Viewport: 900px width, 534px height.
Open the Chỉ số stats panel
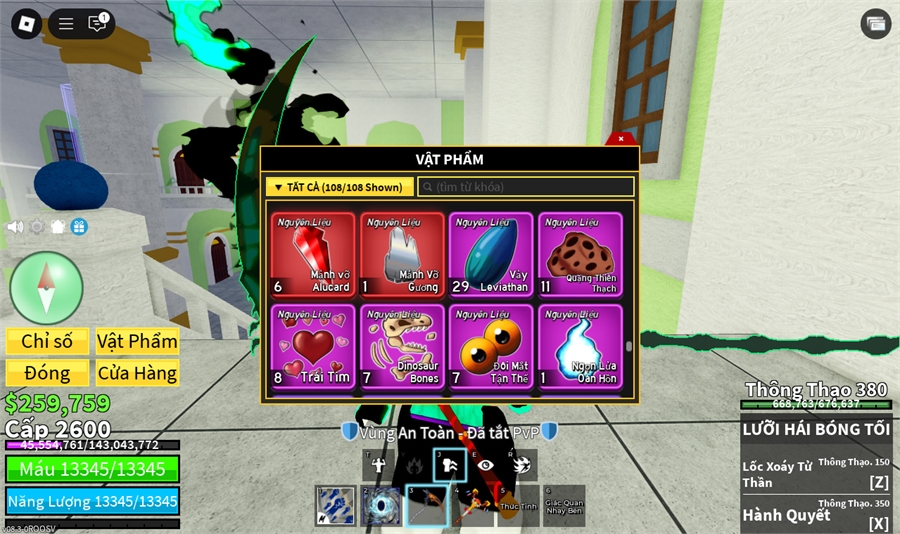pos(47,341)
